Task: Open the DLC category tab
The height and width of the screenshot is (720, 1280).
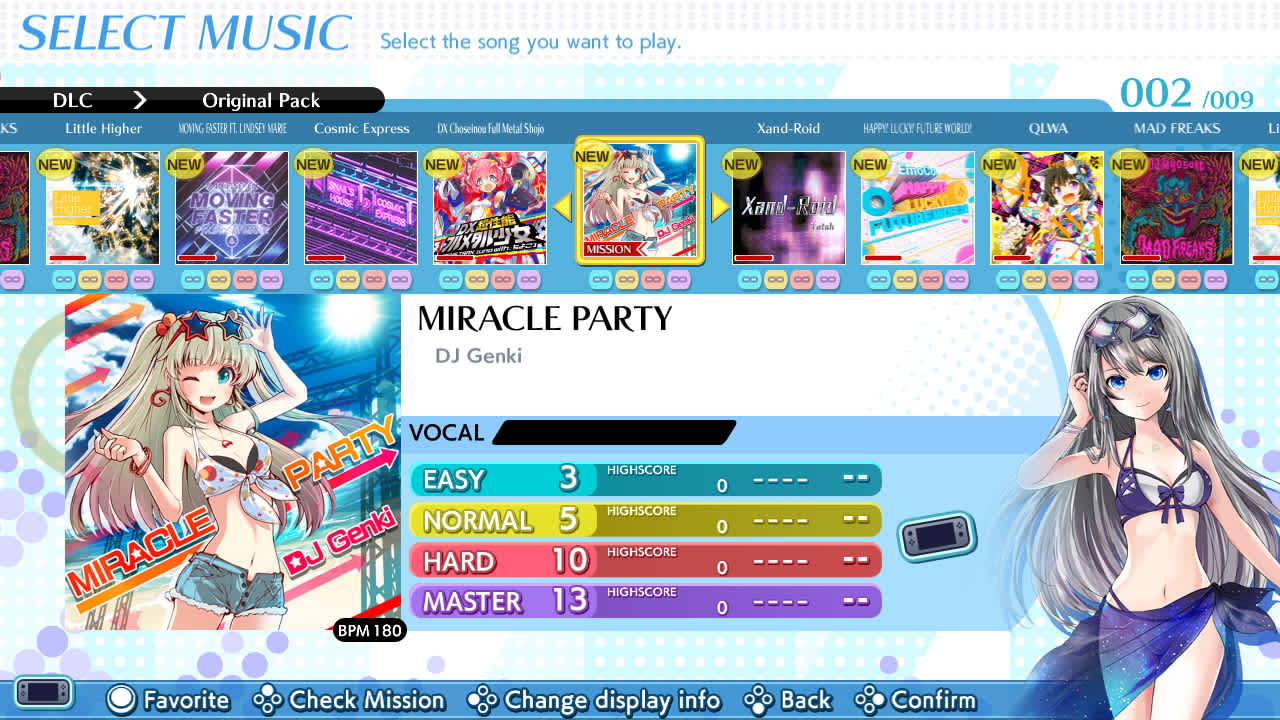Action: (72, 100)
